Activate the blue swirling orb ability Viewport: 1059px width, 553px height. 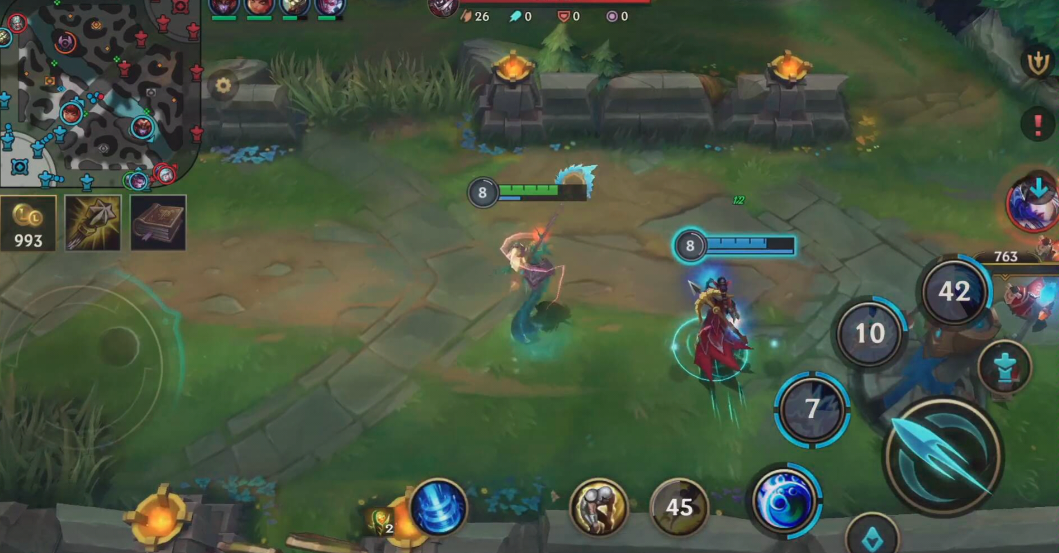click(783, 498)
